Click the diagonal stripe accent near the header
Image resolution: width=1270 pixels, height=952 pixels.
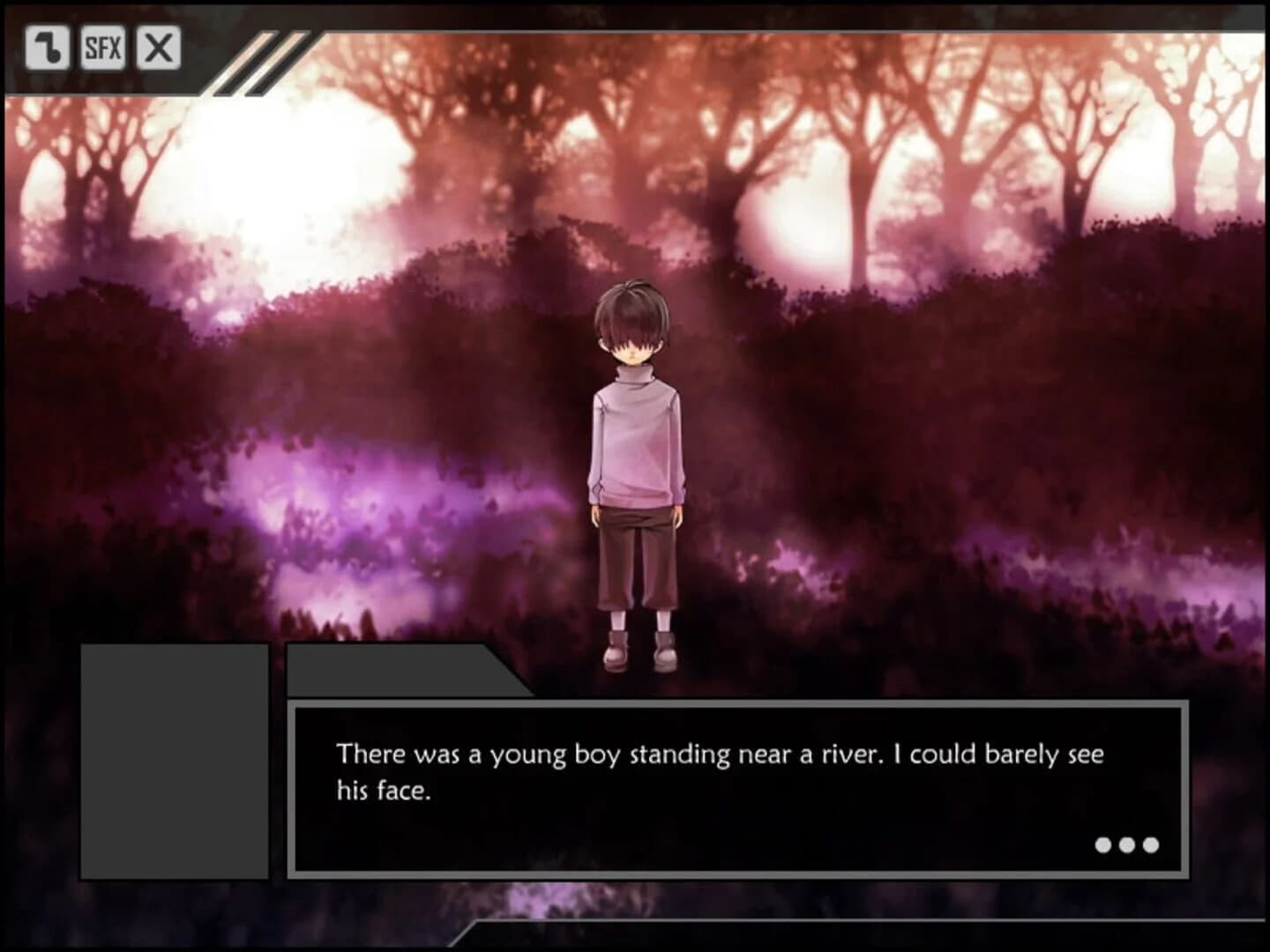click(250, 62)
